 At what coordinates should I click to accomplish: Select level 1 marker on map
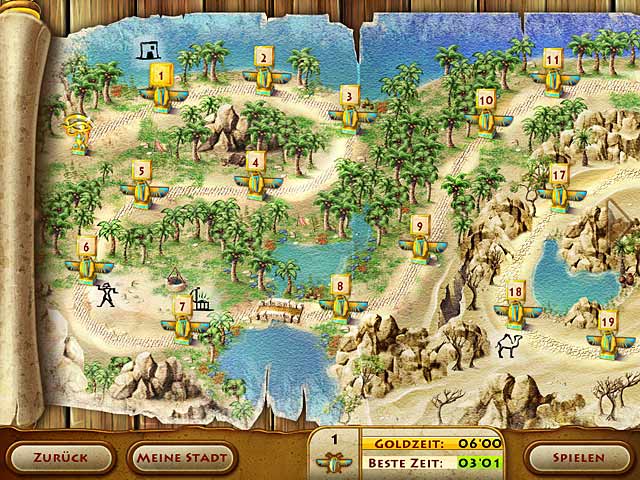(x=159, y=88)
